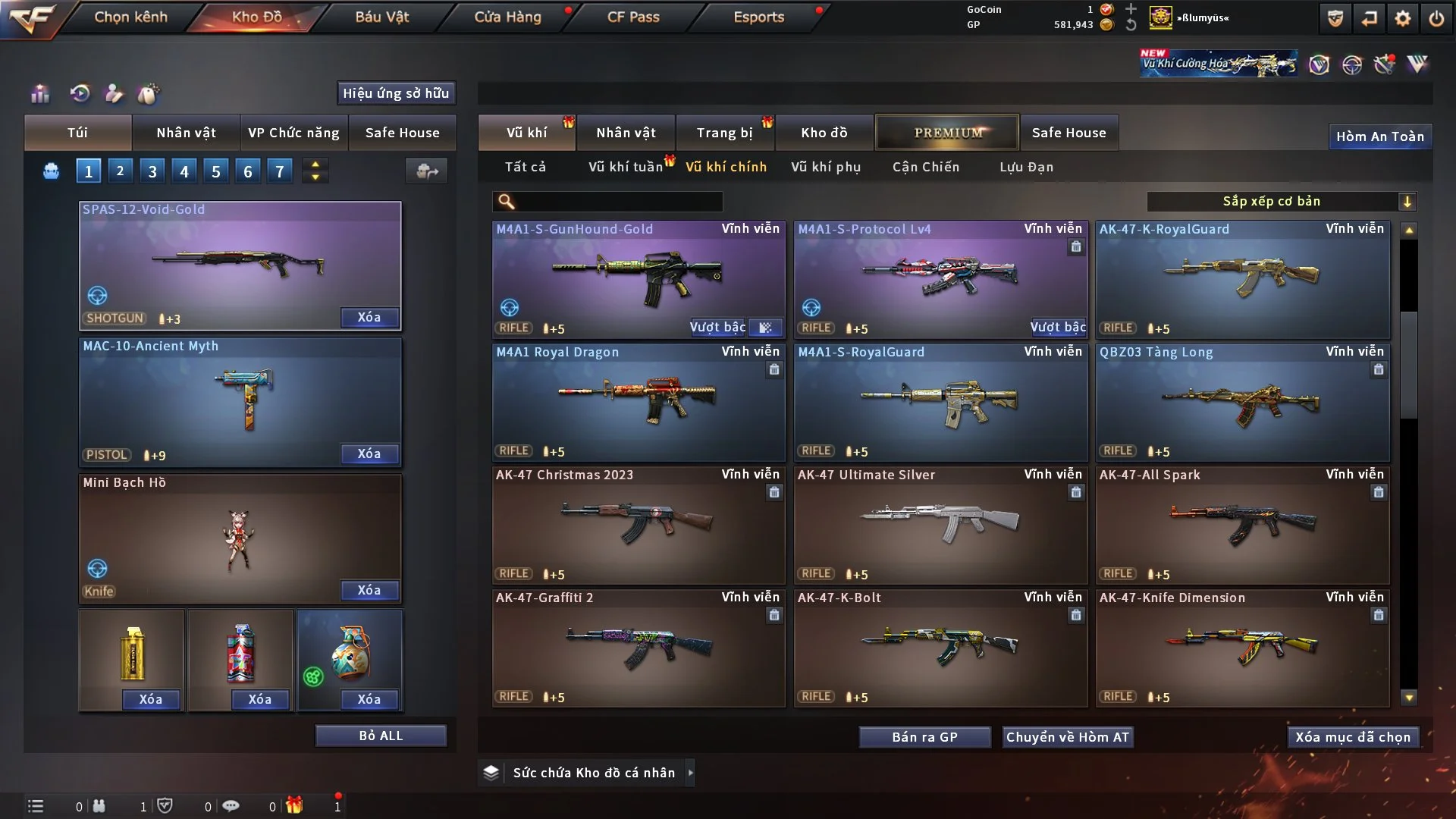Select the AK-47 Christmas 2023 rifle
Image resolution: width=1456 pixels, height=819 pixels.
point(638,525)
